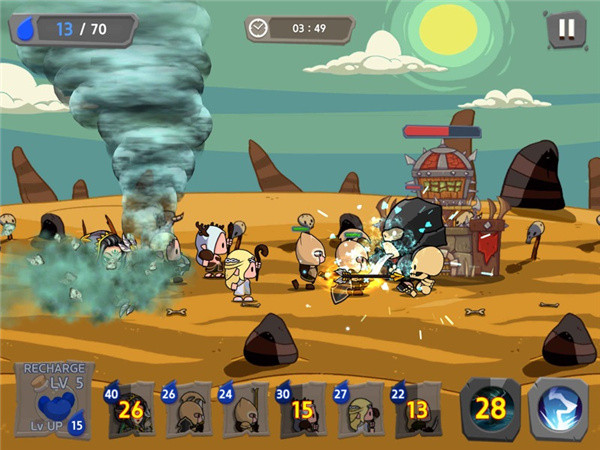Summon the unit costing 30 mana
Viewport: 600px width, 450px height.
(x=302, y=409)
